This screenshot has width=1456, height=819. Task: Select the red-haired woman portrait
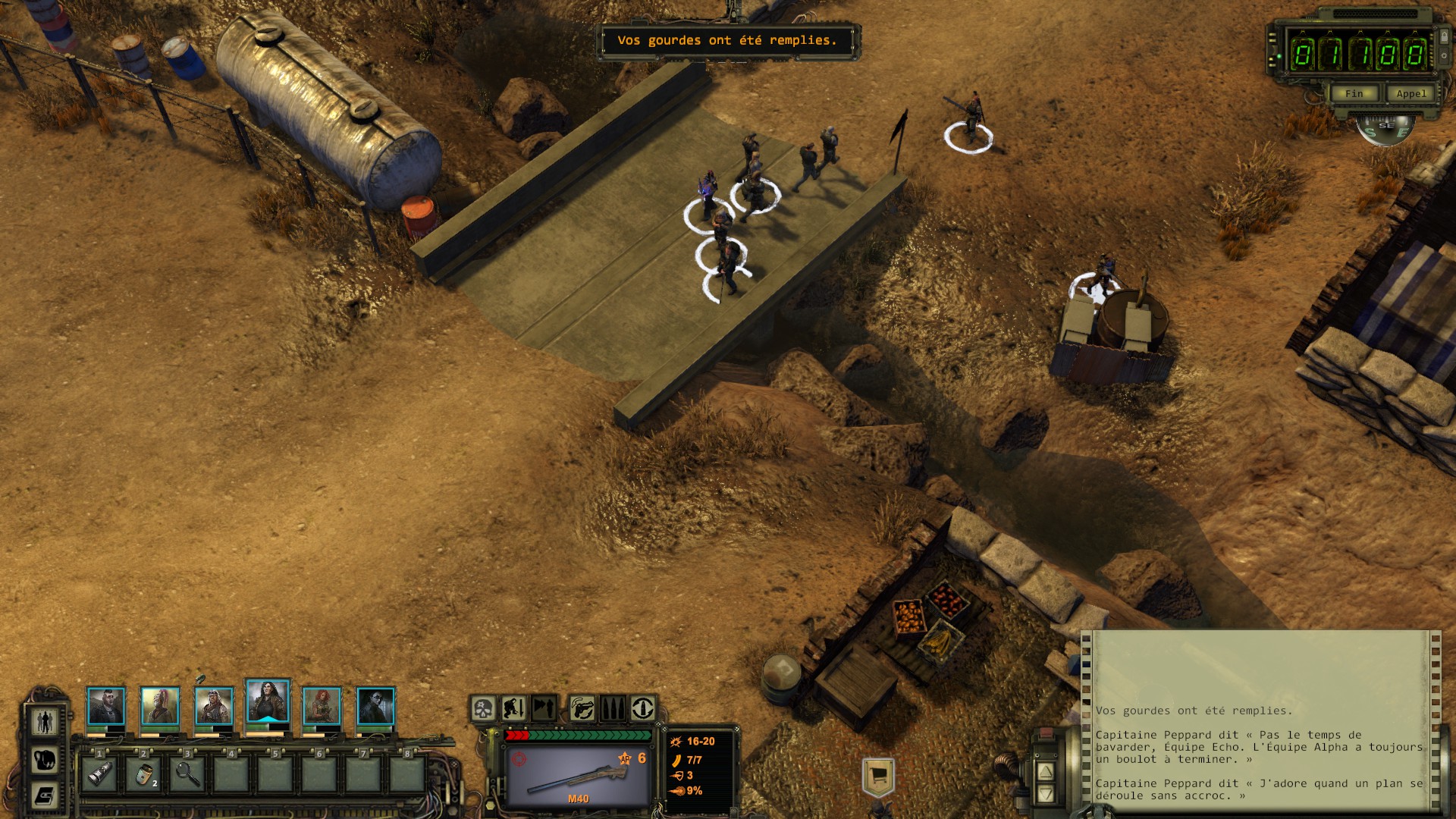click(322, 707)
